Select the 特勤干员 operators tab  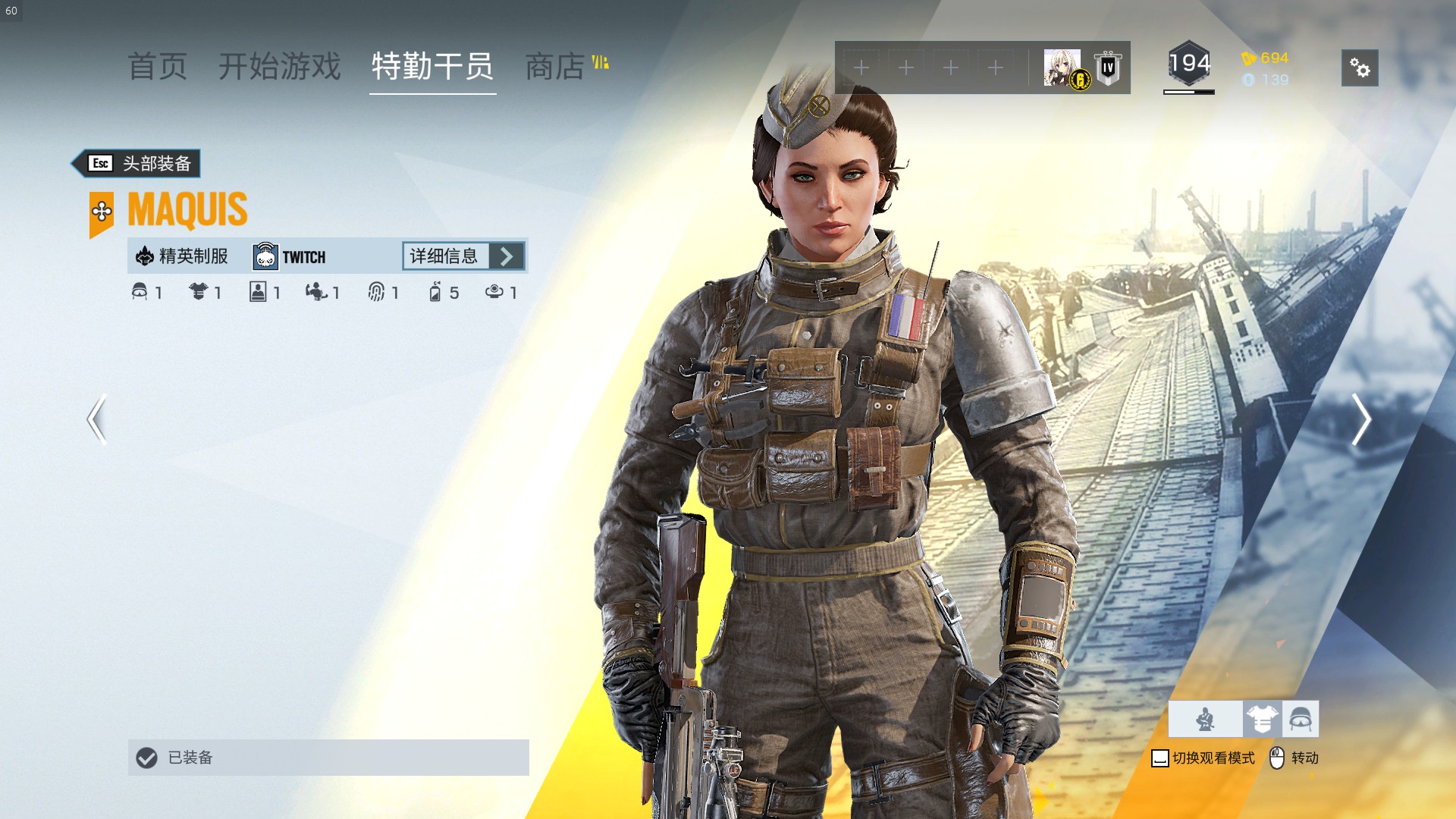tap(432, 67)
